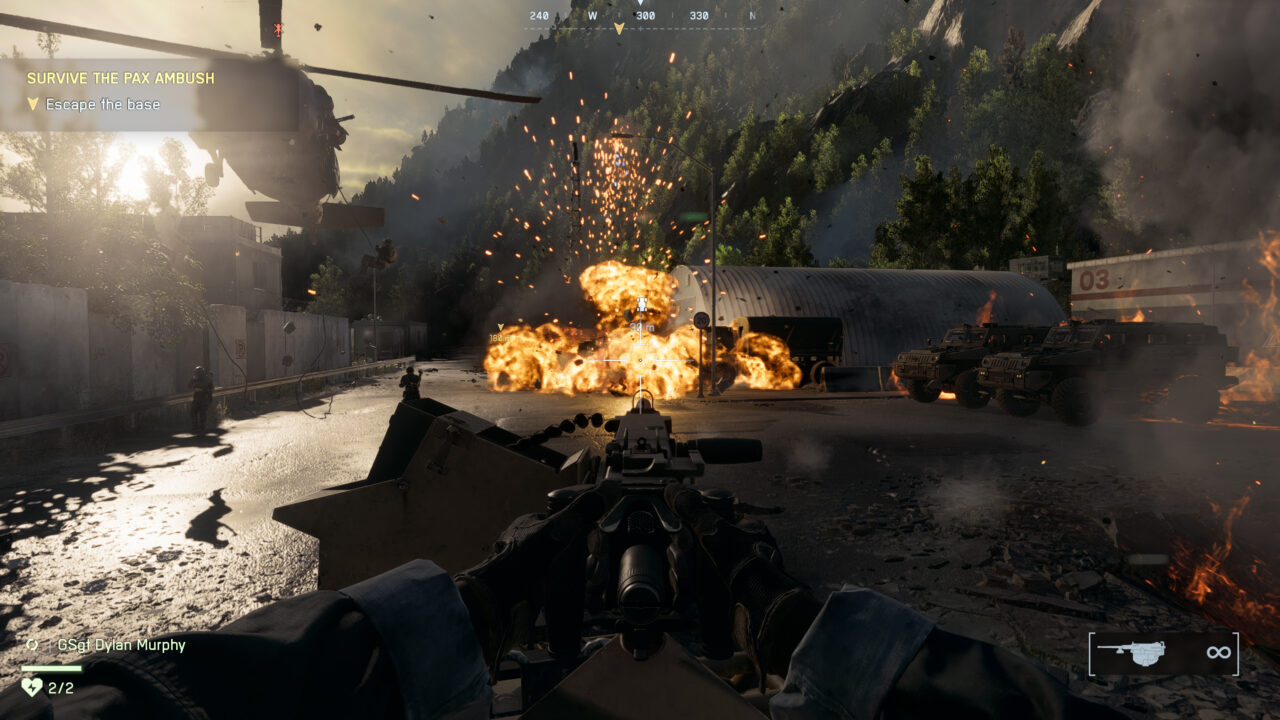Select the Survive the PAX Ambush objective

[x=120, y=78]
